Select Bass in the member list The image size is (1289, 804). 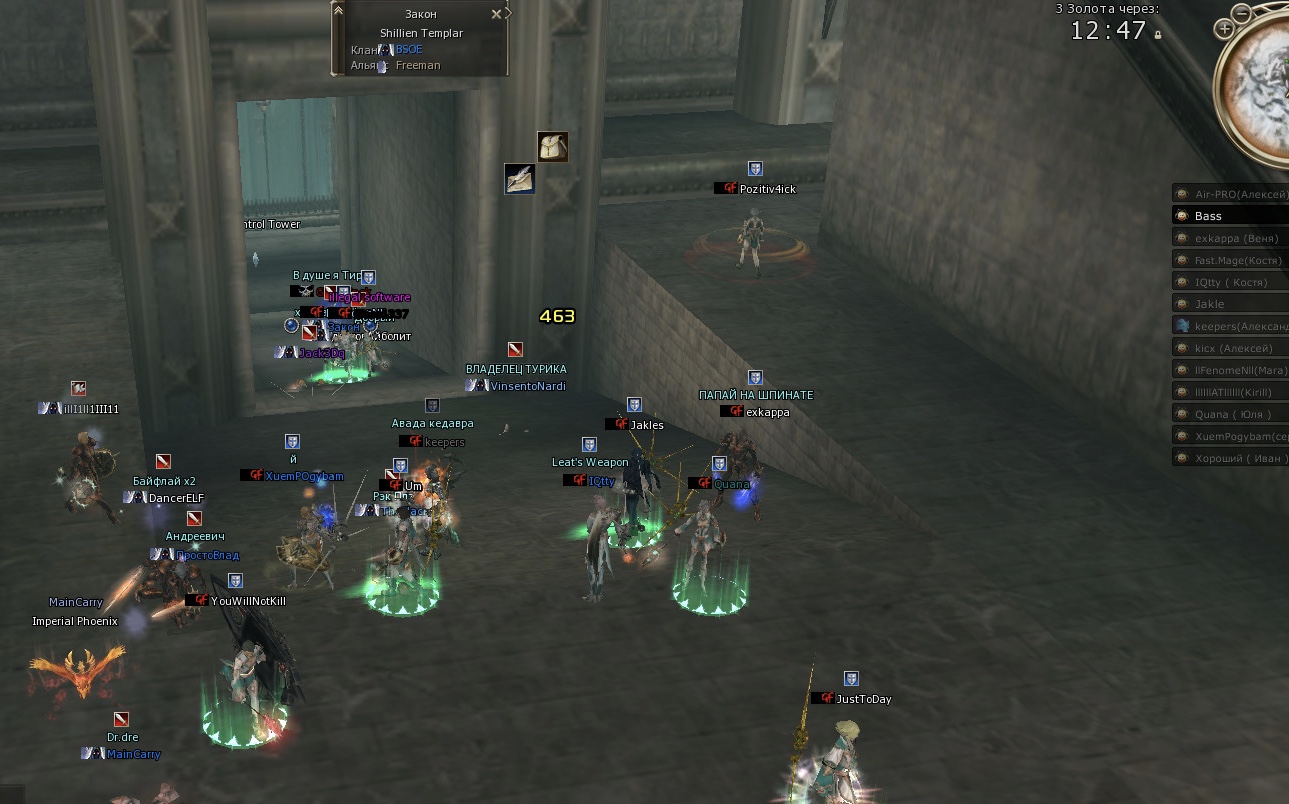[x=1231, y=216]
